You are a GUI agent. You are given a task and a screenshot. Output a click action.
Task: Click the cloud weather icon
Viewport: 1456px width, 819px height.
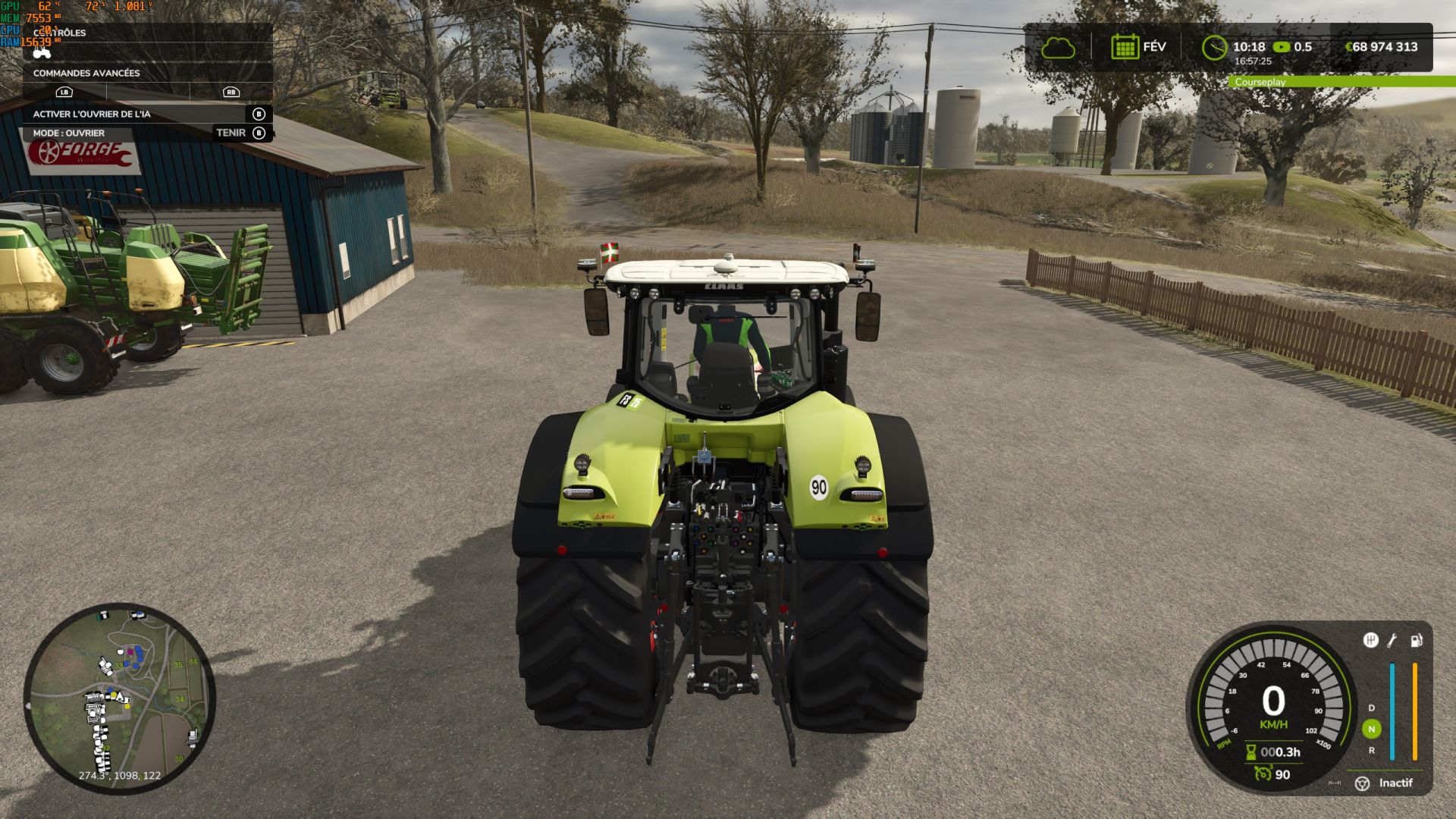(1058, 48)
